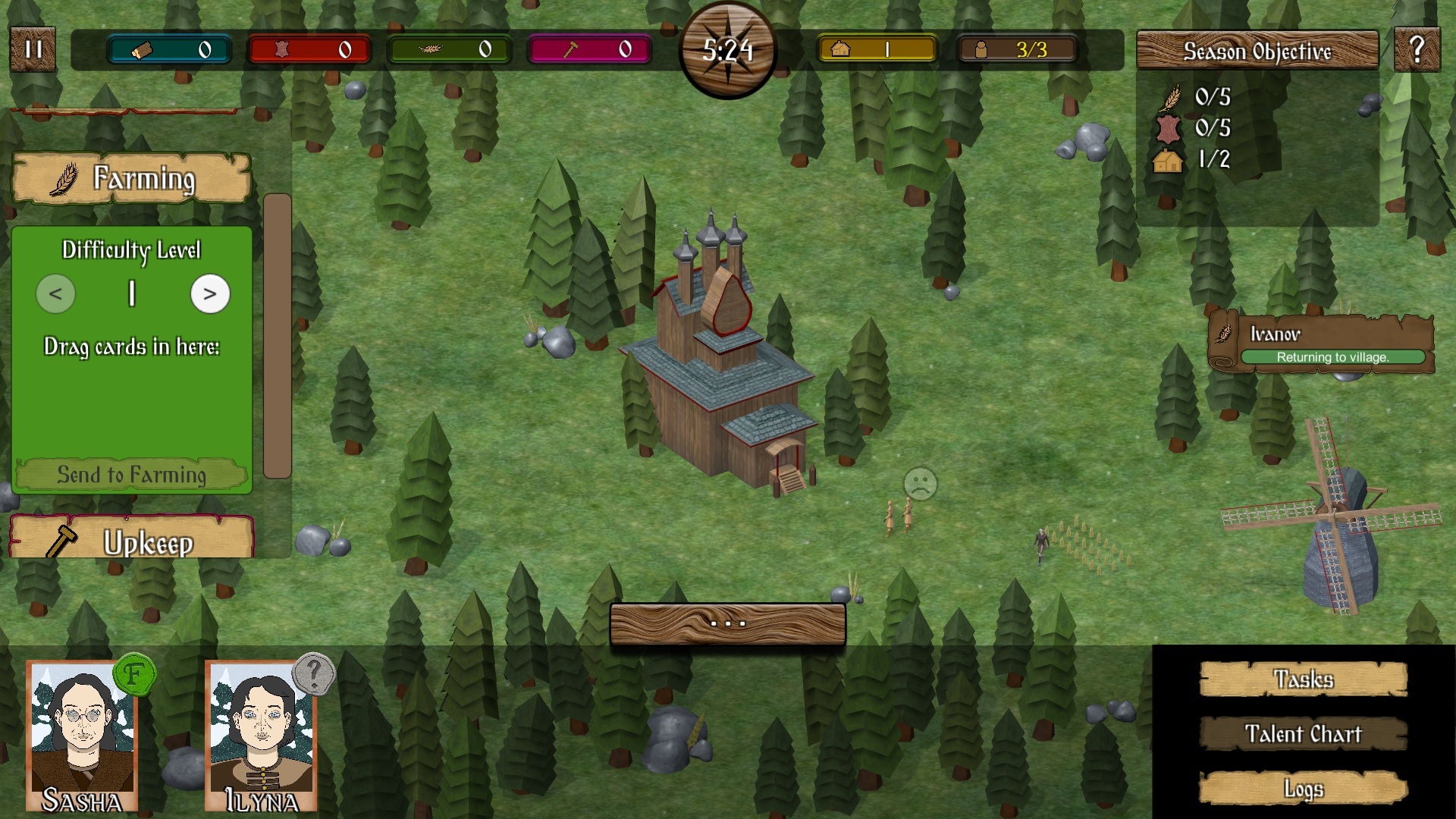The height and width of the screenshot is (819, 1456).
Task: Expand the Farming task header
Action: click(131, 178)
